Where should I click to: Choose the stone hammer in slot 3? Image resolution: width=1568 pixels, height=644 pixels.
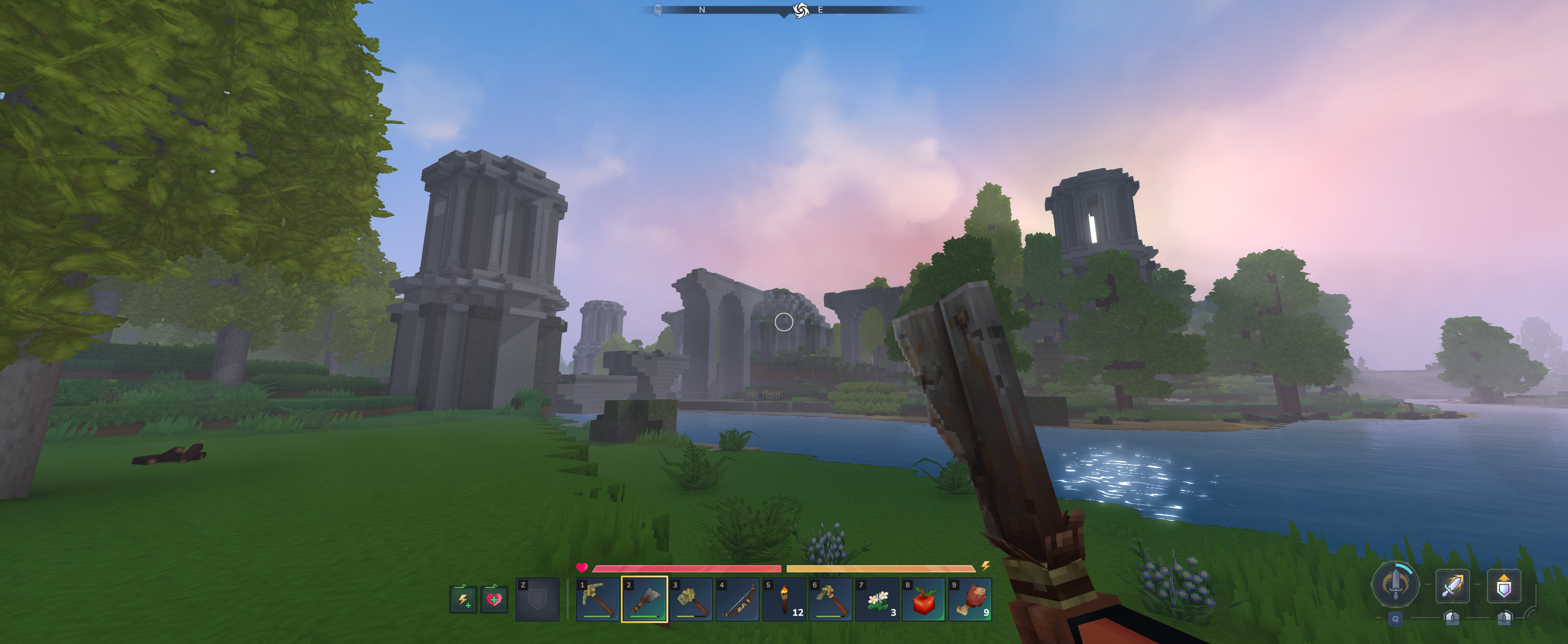(691, 599)
